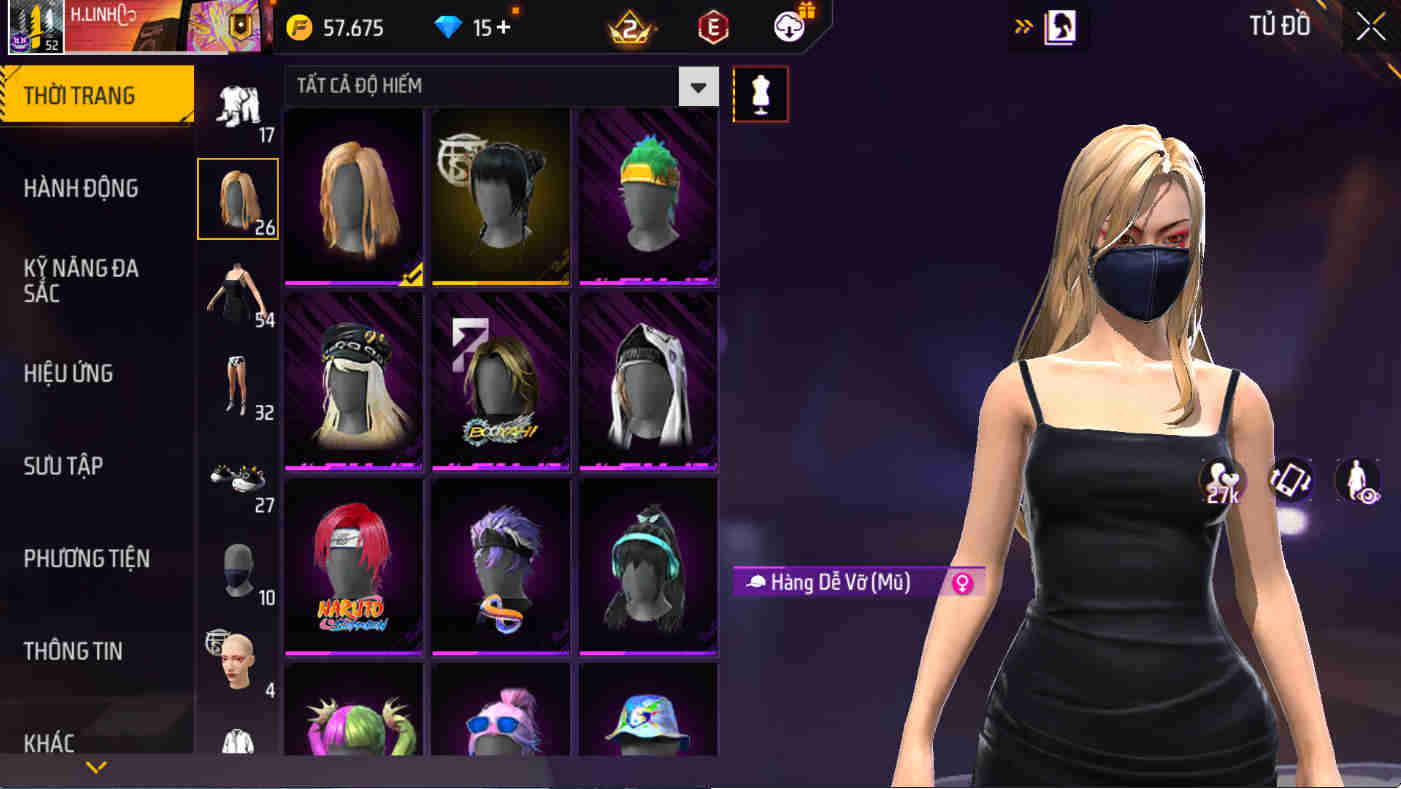Toggle the mannequin preview icon beside the filter
The width and height of the screenshot is (1401, 789).
[x=761, y=95]
